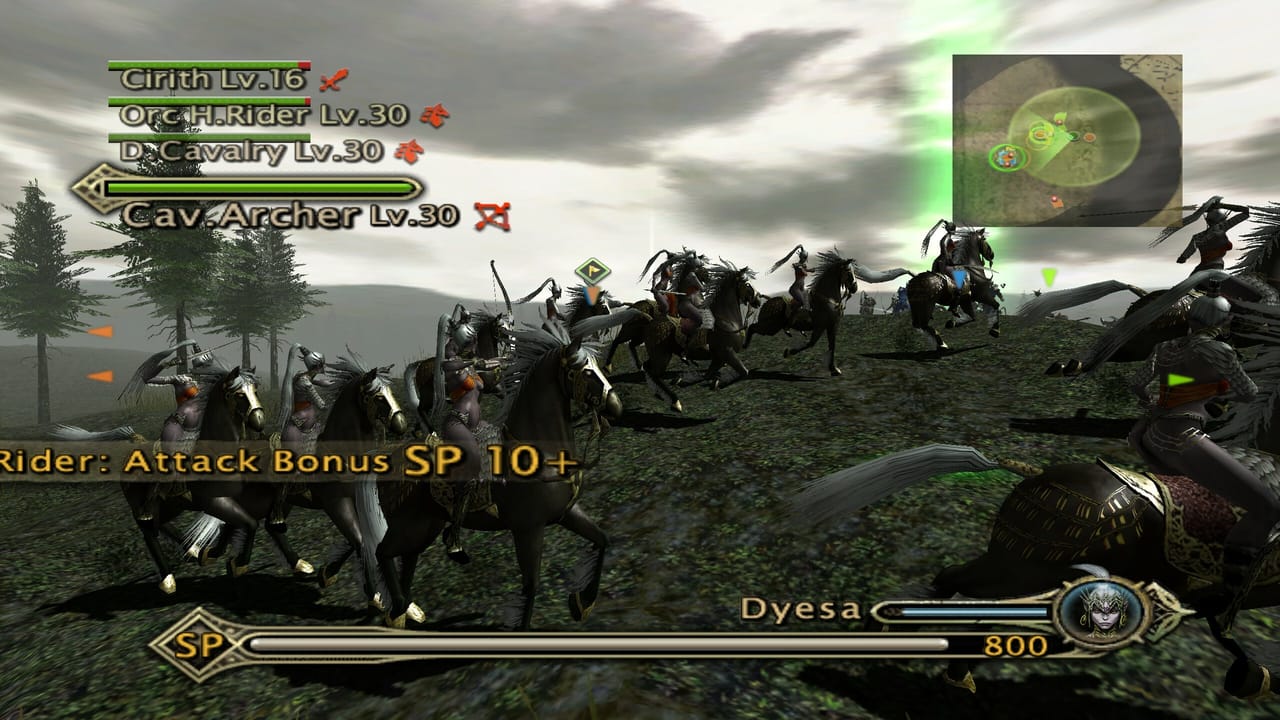The height and width of the screenshot is (720, 1280).
Task: Click the crossed bow icon next to Cav.Archer
Action: [492, 213]
